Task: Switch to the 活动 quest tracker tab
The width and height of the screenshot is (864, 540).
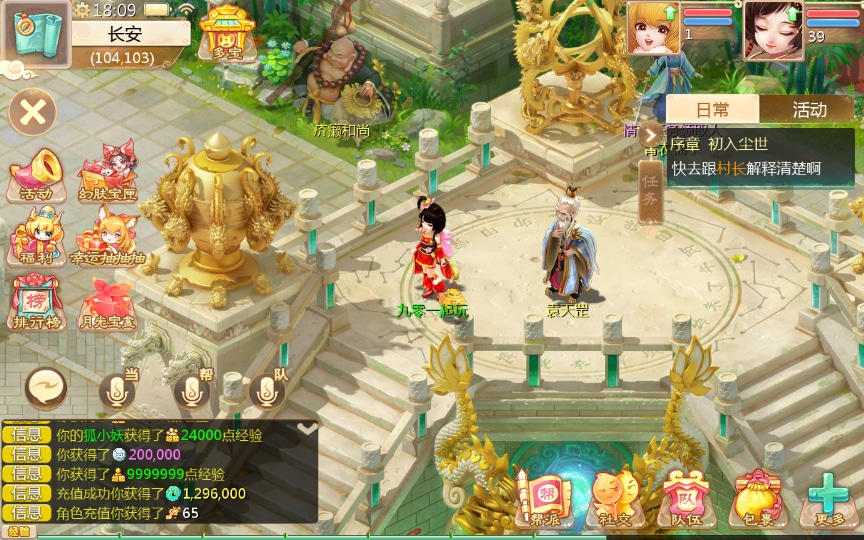Action: 808,110
